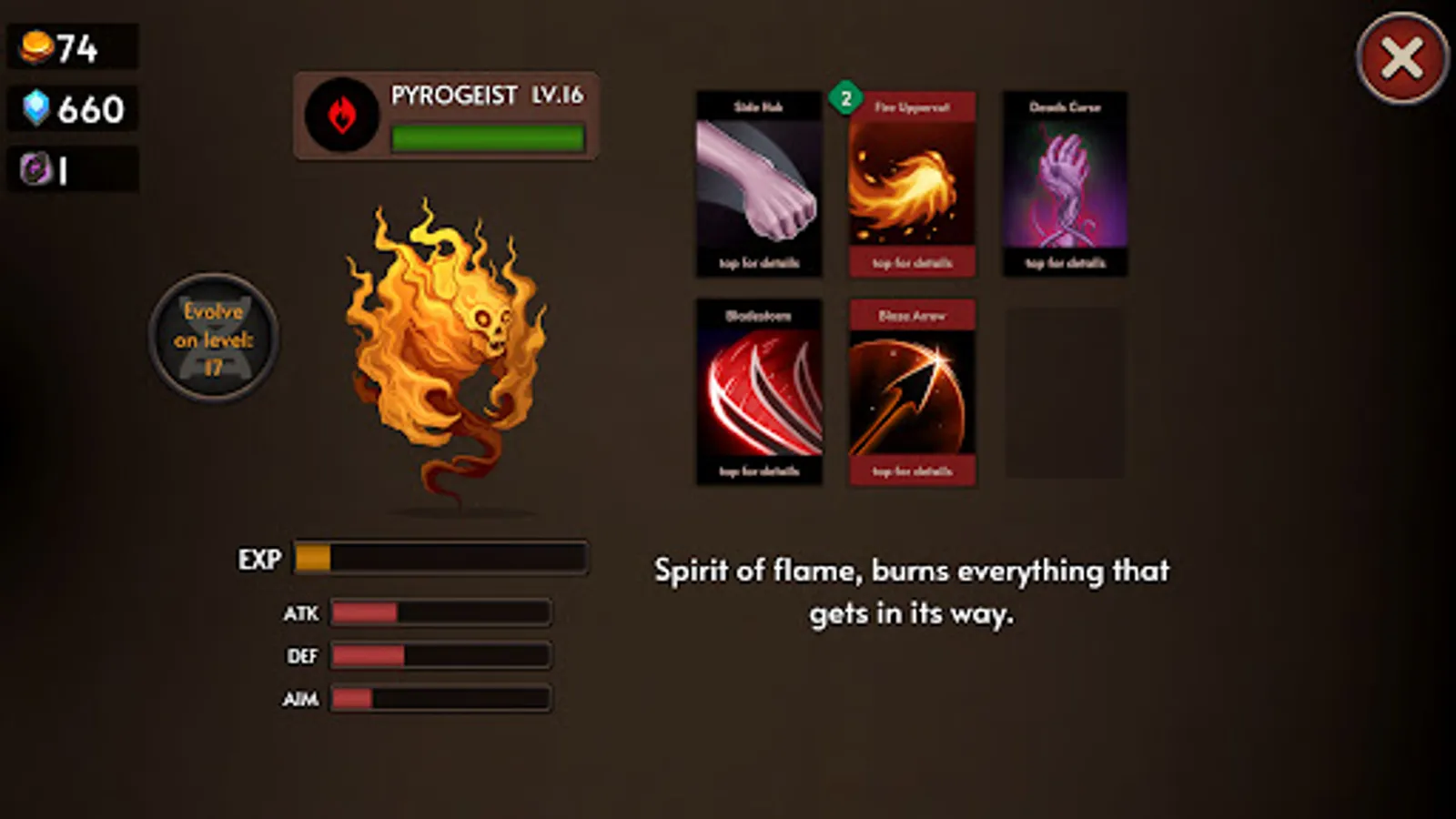
Task: Expand the empty skill slot
Action: pyautogui.click(x=1063, y=393)
